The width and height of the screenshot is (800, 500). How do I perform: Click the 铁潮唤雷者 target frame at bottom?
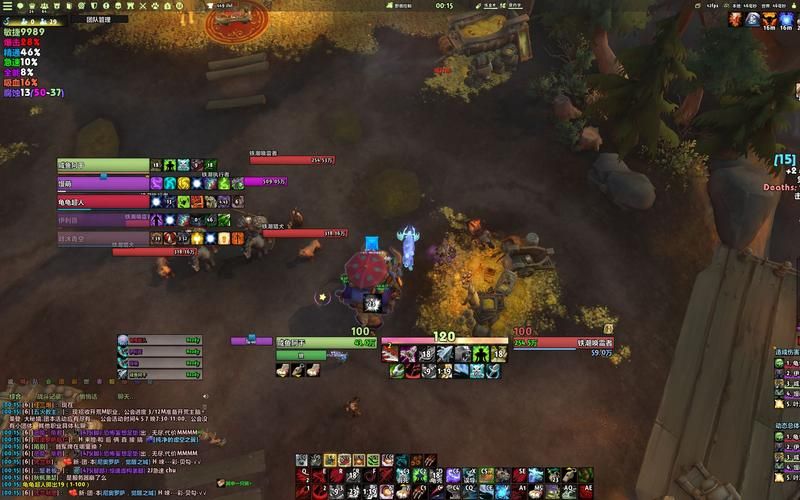point(562,343)
